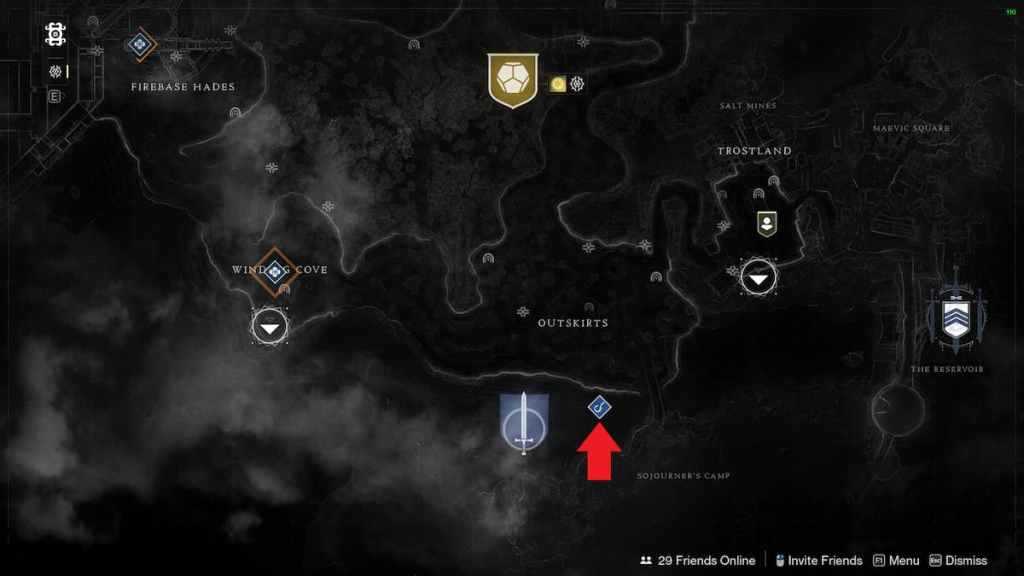Fast travel to the Trostland landing zone

pos(758,279)
